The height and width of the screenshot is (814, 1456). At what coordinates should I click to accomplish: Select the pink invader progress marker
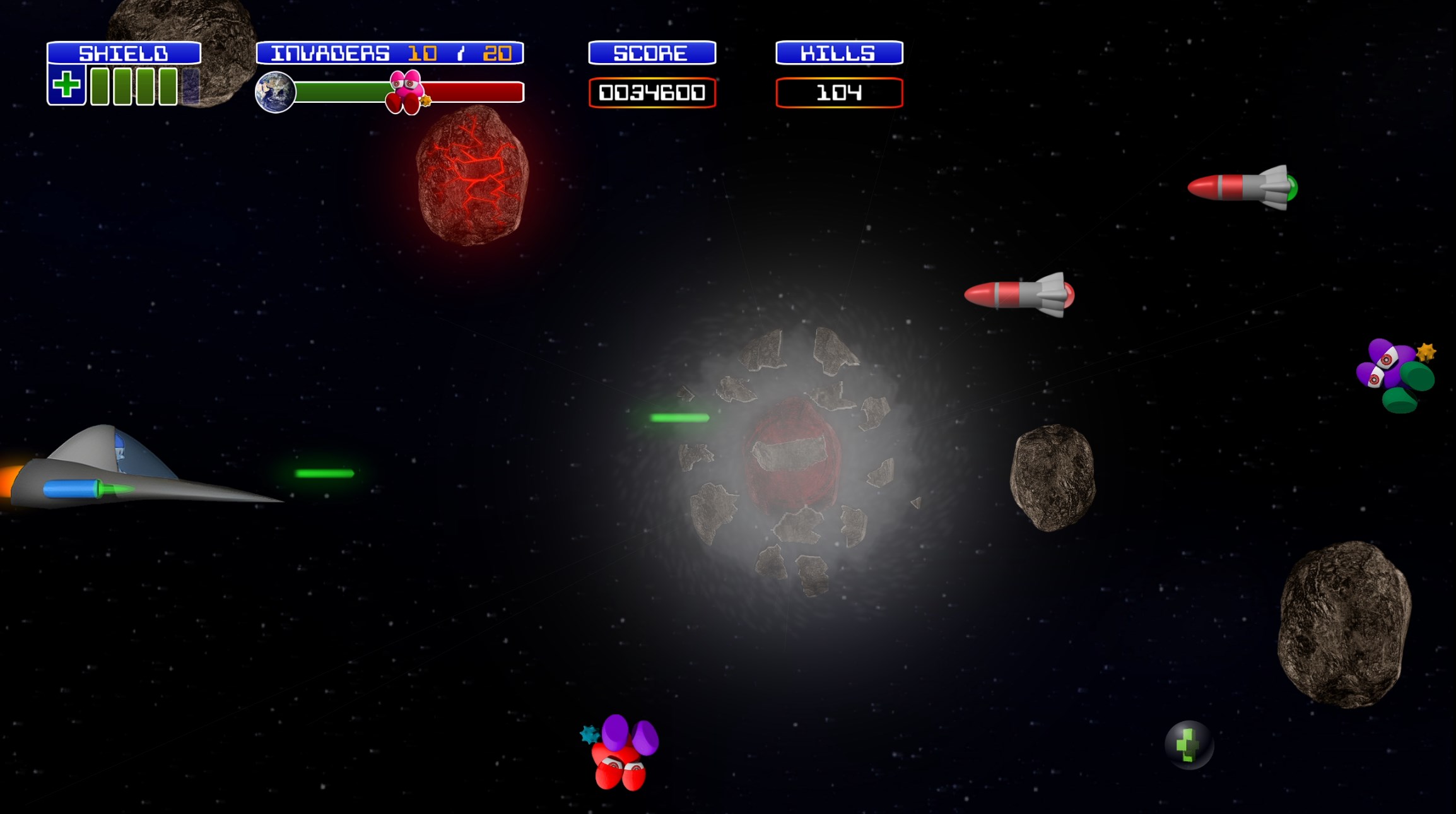405,92
